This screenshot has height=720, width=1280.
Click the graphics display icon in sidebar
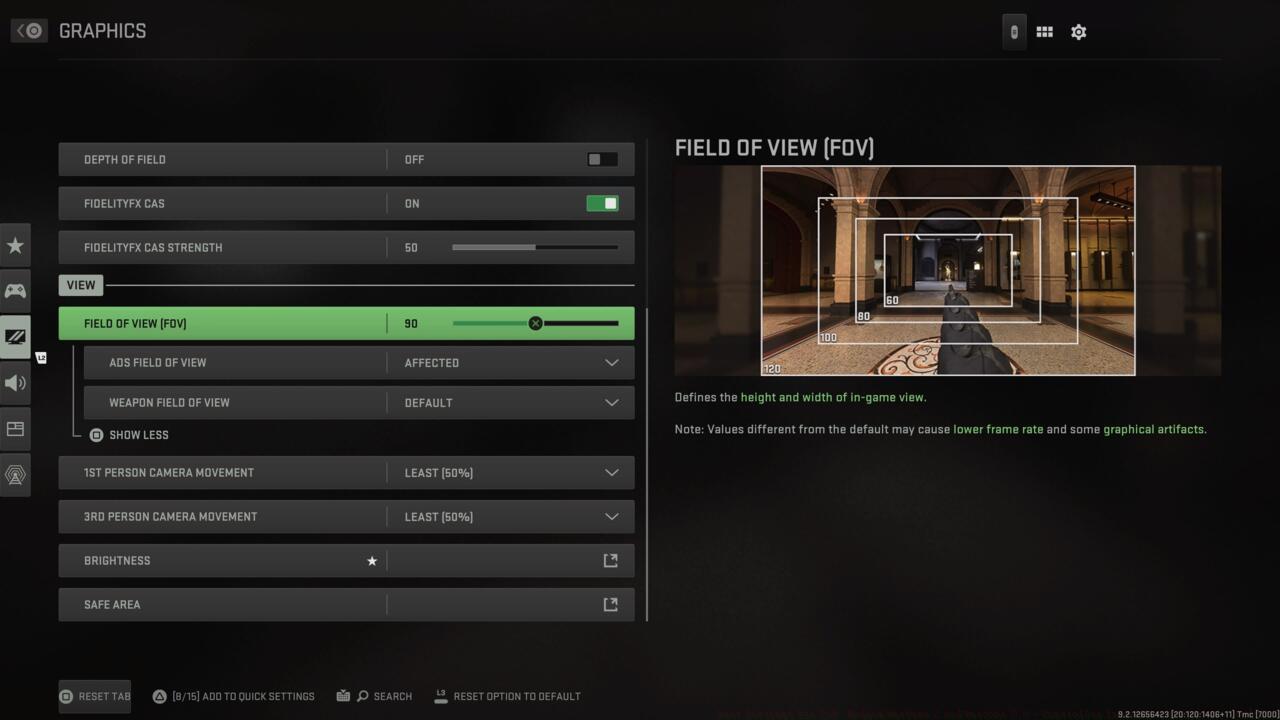[x=15, y=337]
